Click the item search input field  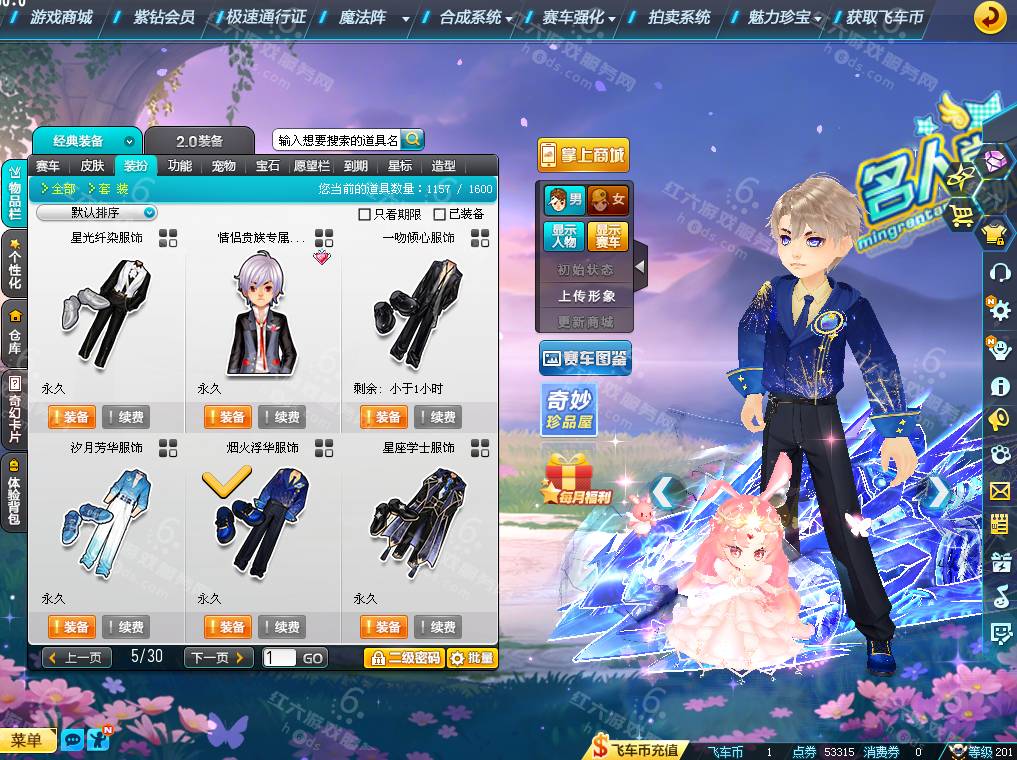pos(337,140)
